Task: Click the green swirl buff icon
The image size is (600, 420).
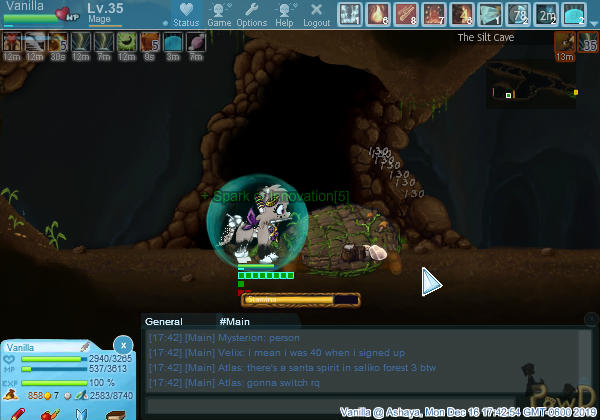Action: point(127,43)
